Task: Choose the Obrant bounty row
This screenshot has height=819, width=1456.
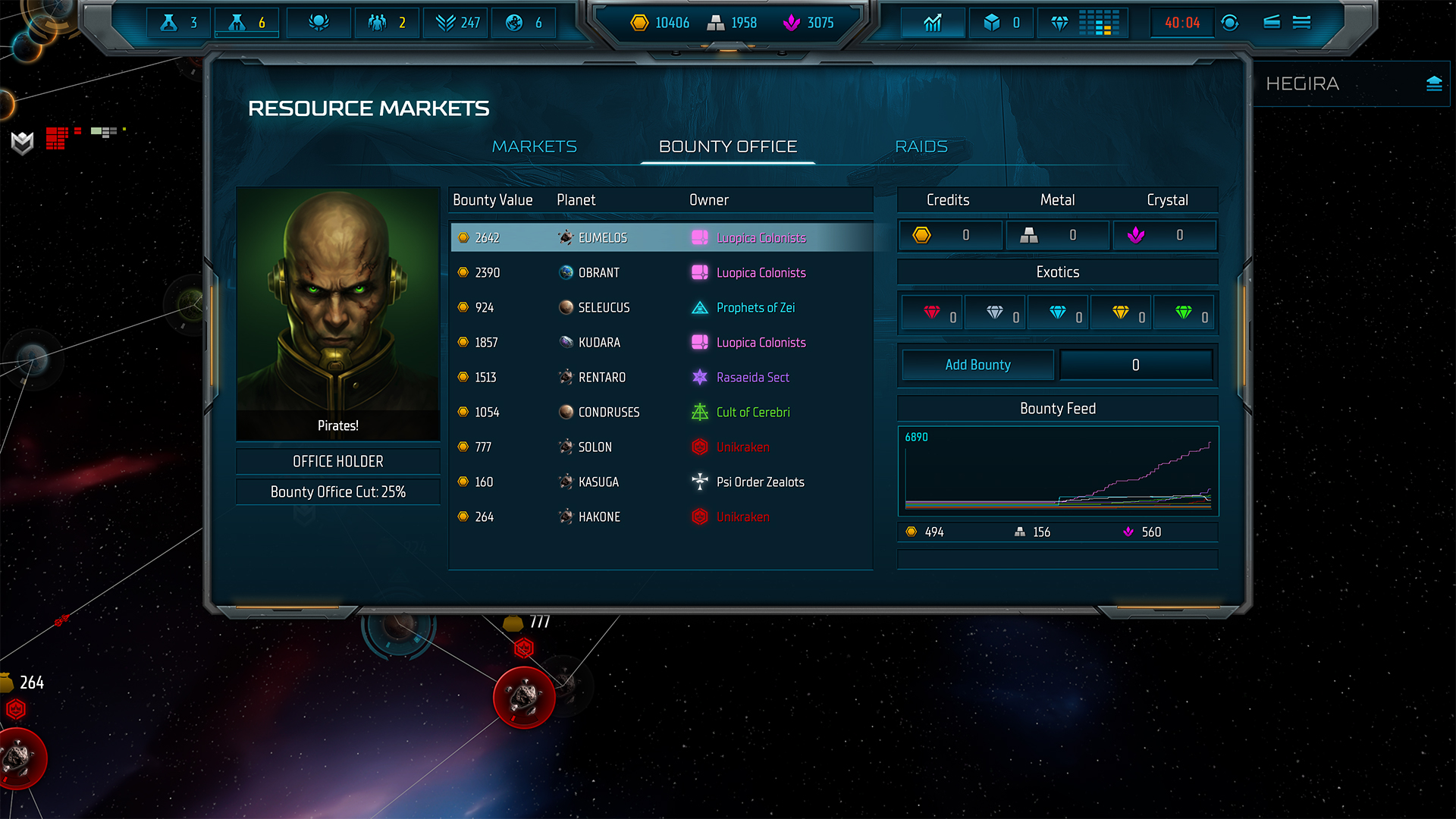Action: [660, 272]
